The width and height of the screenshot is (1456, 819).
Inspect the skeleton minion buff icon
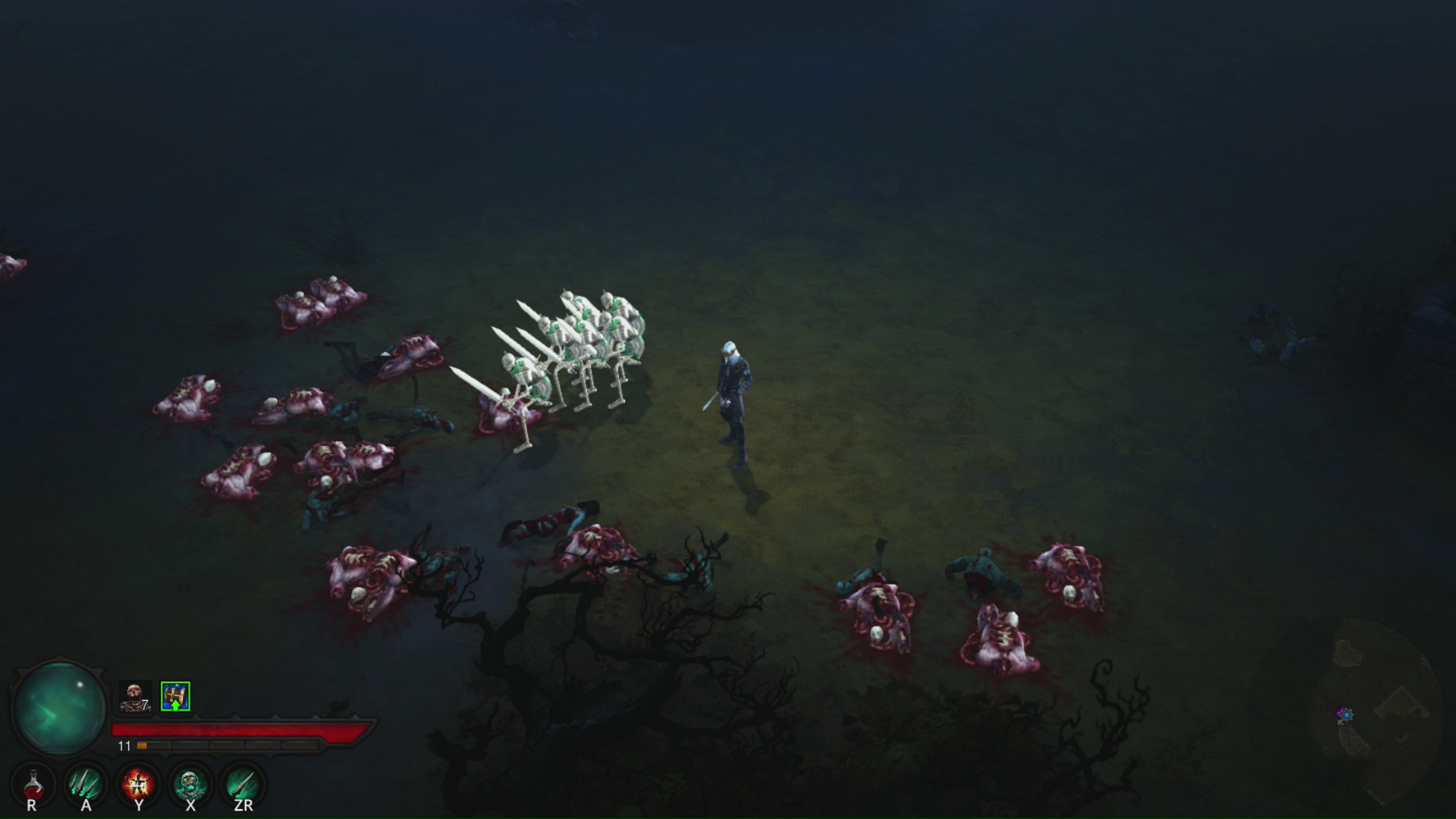coord(135,696)
